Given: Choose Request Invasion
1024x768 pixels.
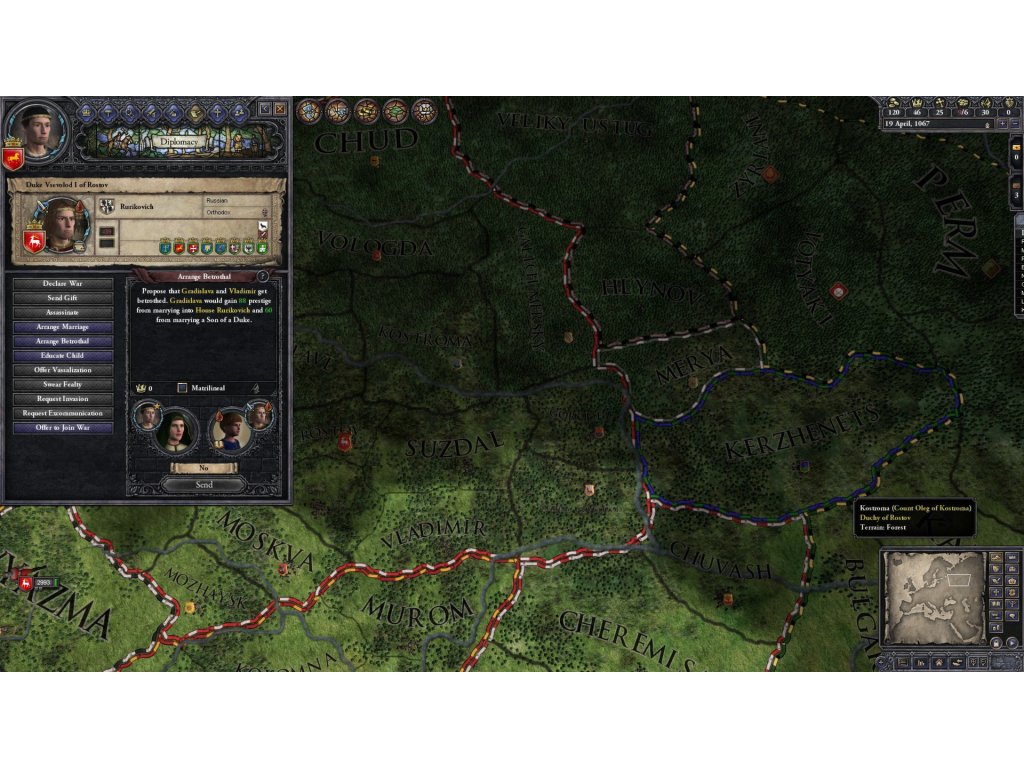Looking at the screenshot, I should click(x=62, y=399).
